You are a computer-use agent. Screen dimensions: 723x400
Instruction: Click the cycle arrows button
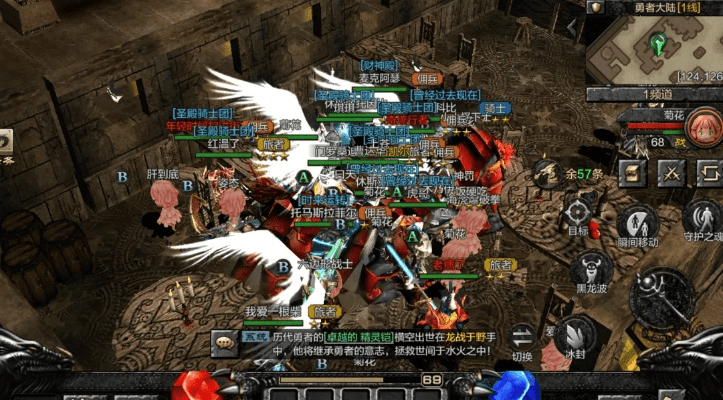707,172
